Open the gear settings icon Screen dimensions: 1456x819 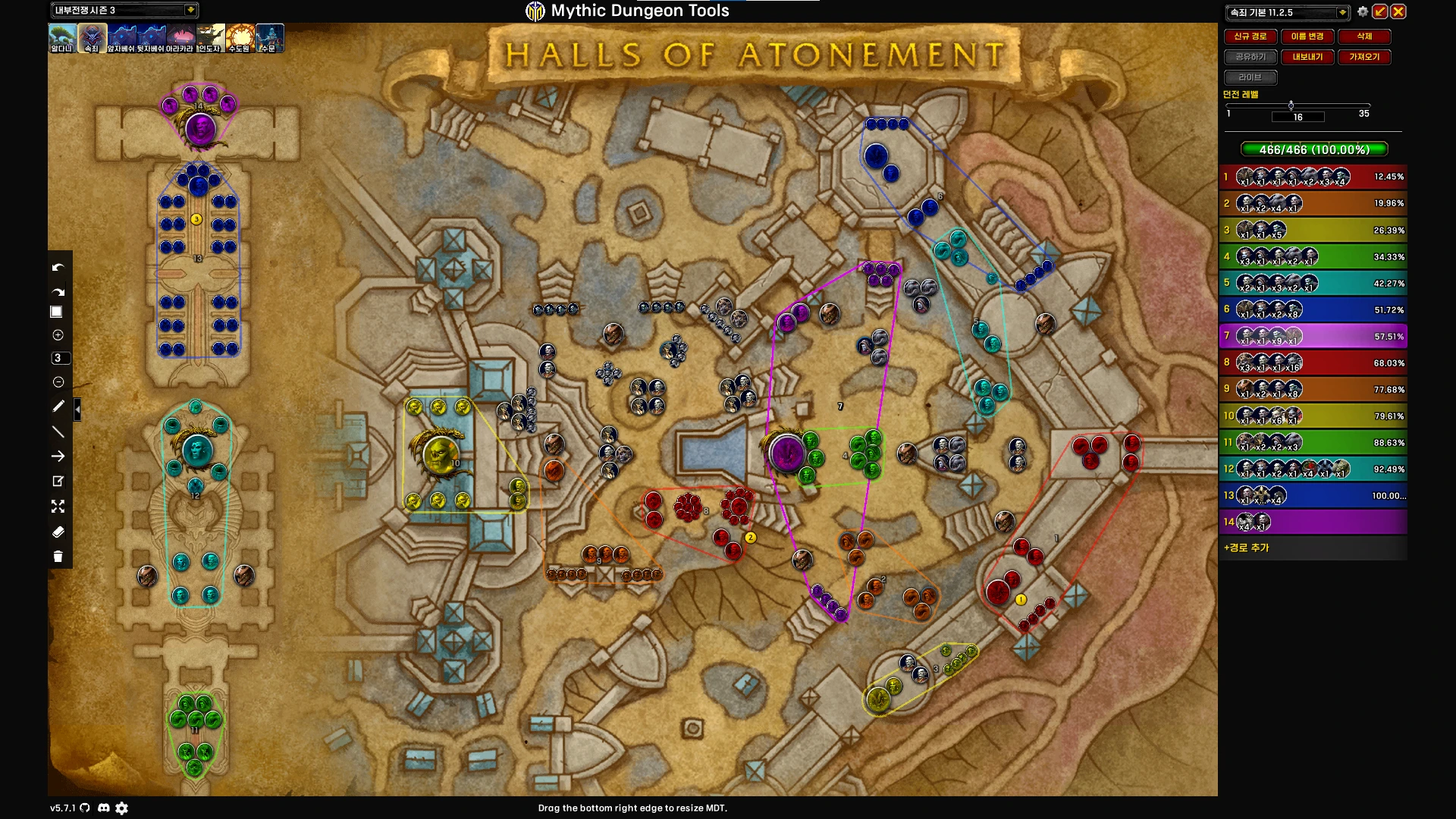[1363, 11]
